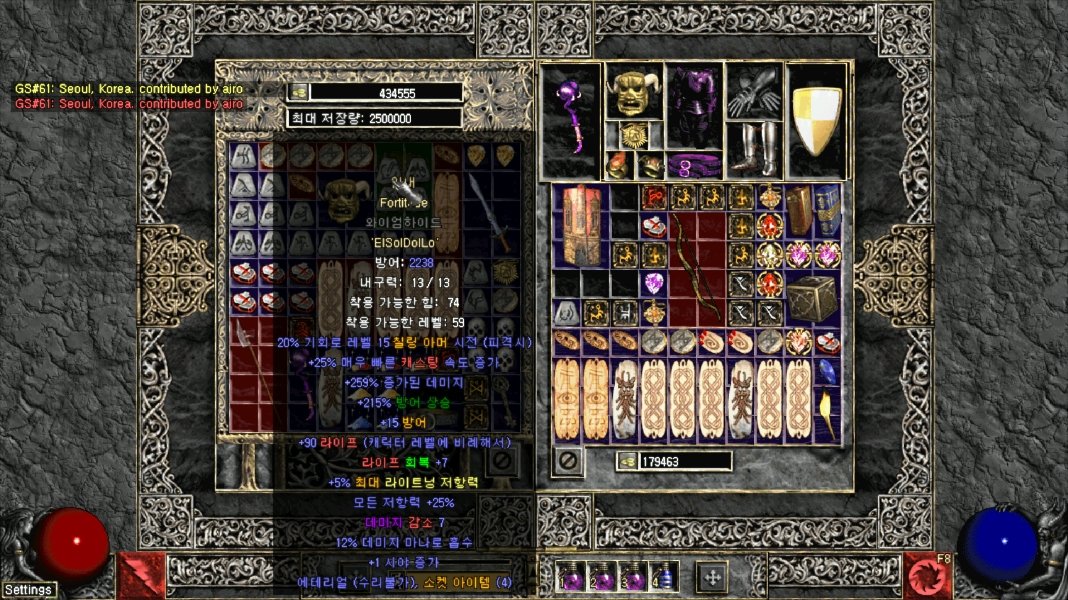Screen dimensions: 1068x600
Task: Activate the left-click attack skill icon
Action: (x=140, y=575)
